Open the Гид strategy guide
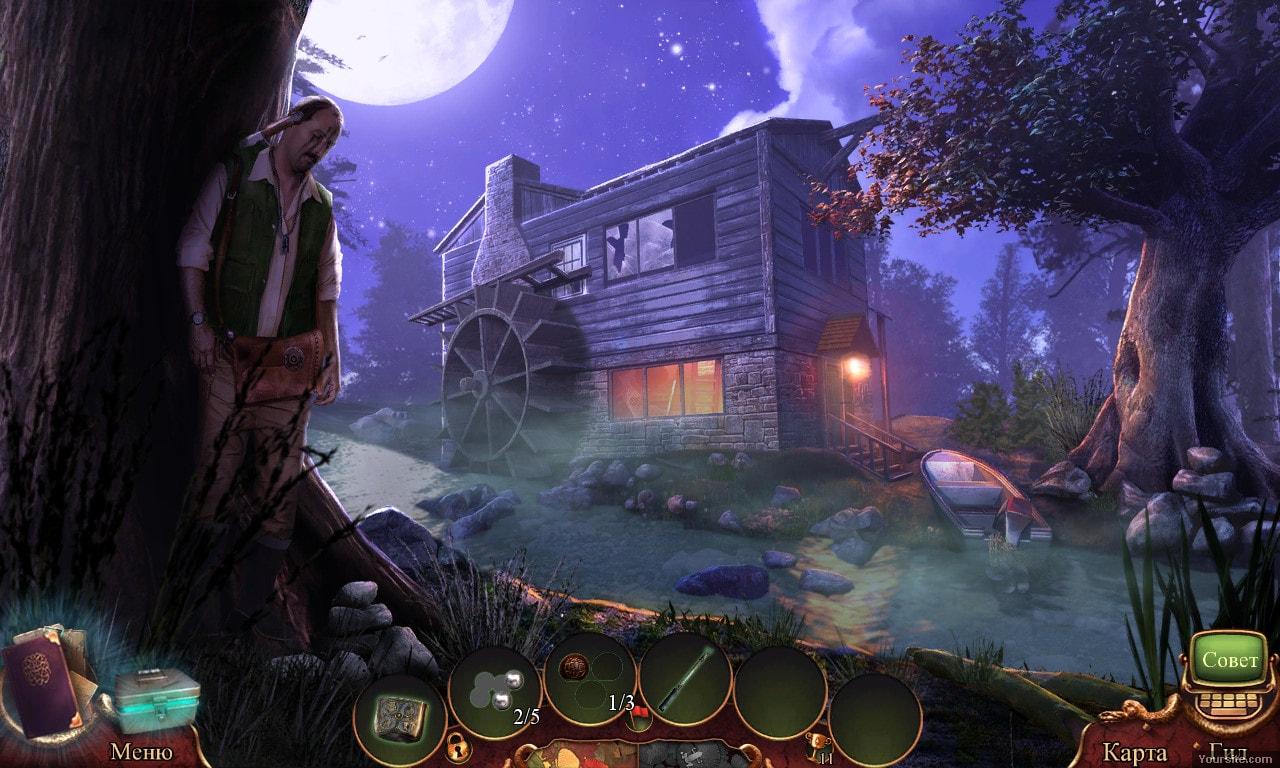Image resolution: width=1280 pixels, height=768 pixels. [1227, 752]
